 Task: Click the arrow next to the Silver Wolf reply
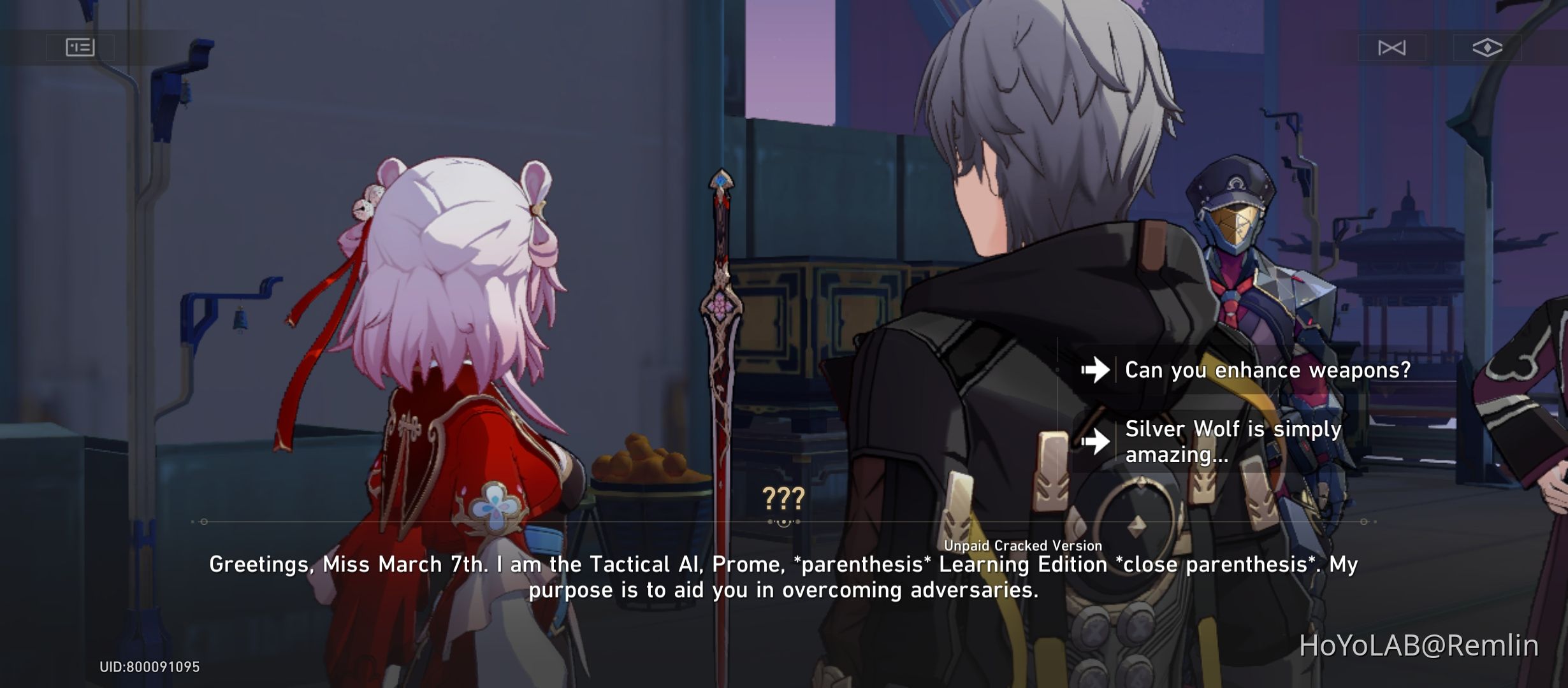[1096, 442]
